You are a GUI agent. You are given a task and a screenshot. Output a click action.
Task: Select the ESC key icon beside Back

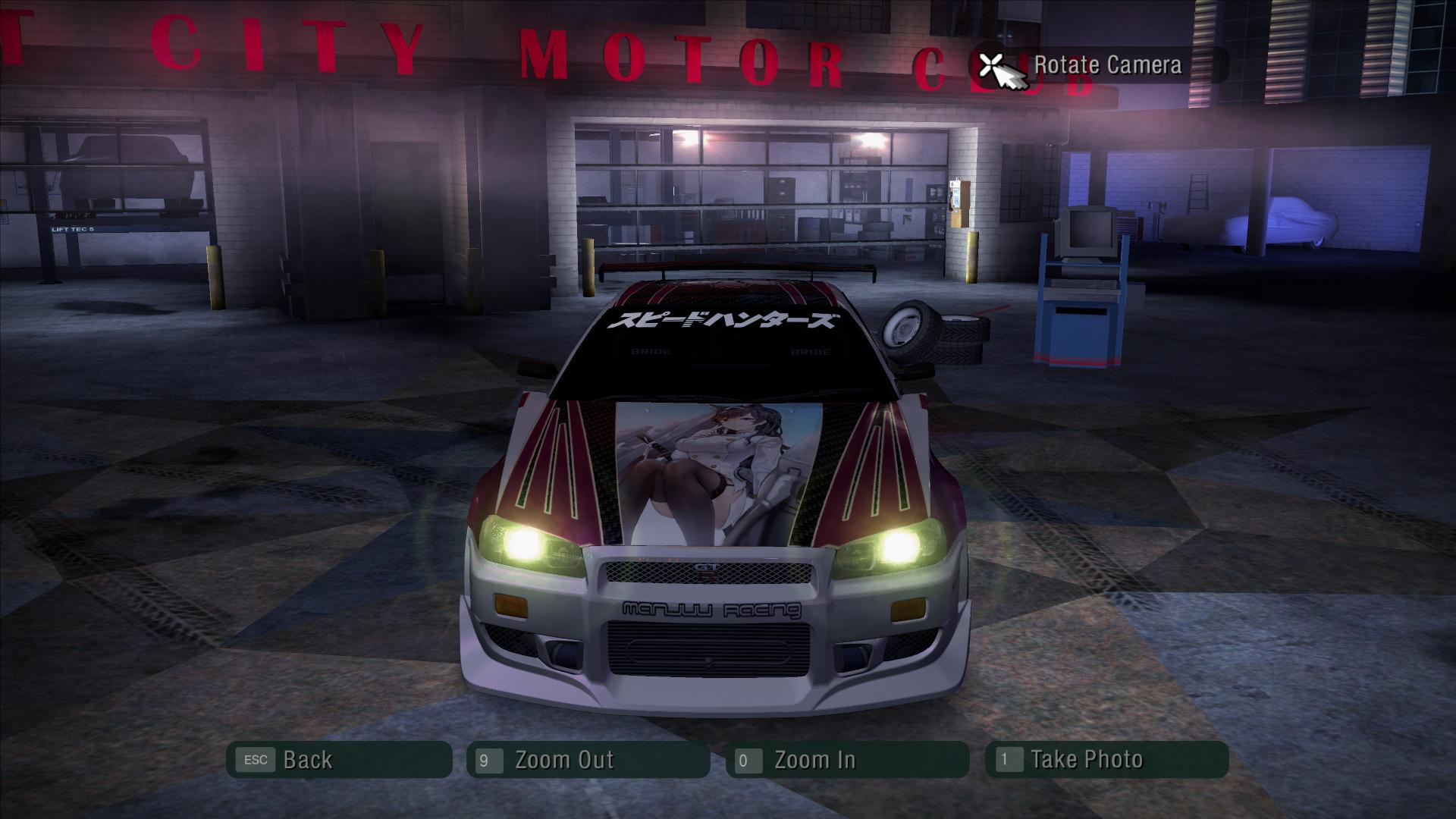pyautogui.click(x=256, y=759)
